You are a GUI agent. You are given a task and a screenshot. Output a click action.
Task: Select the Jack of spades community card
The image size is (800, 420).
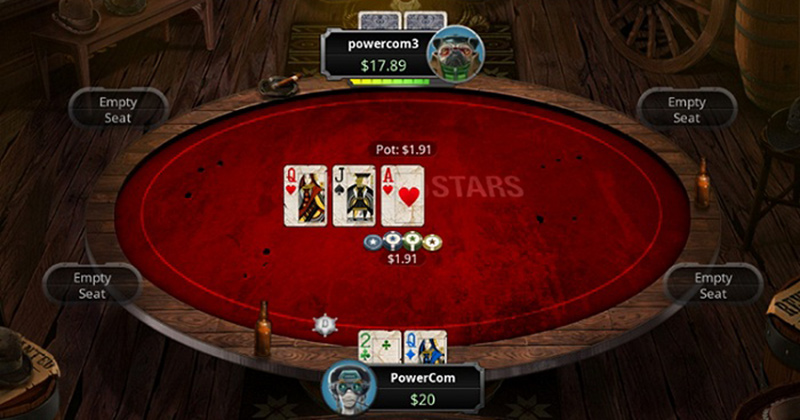point(353,195)
